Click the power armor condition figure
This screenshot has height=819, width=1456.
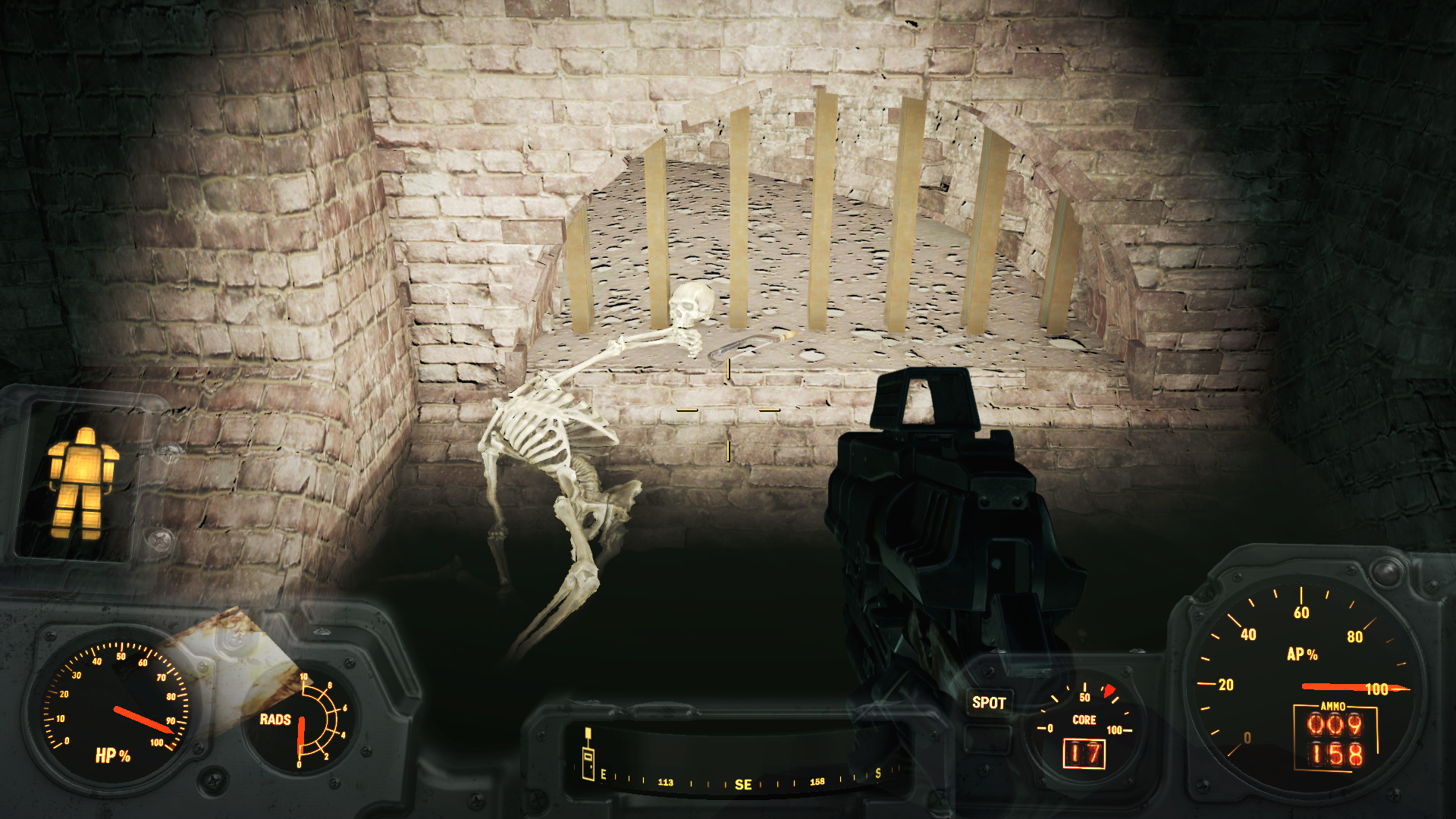[82, 482]
